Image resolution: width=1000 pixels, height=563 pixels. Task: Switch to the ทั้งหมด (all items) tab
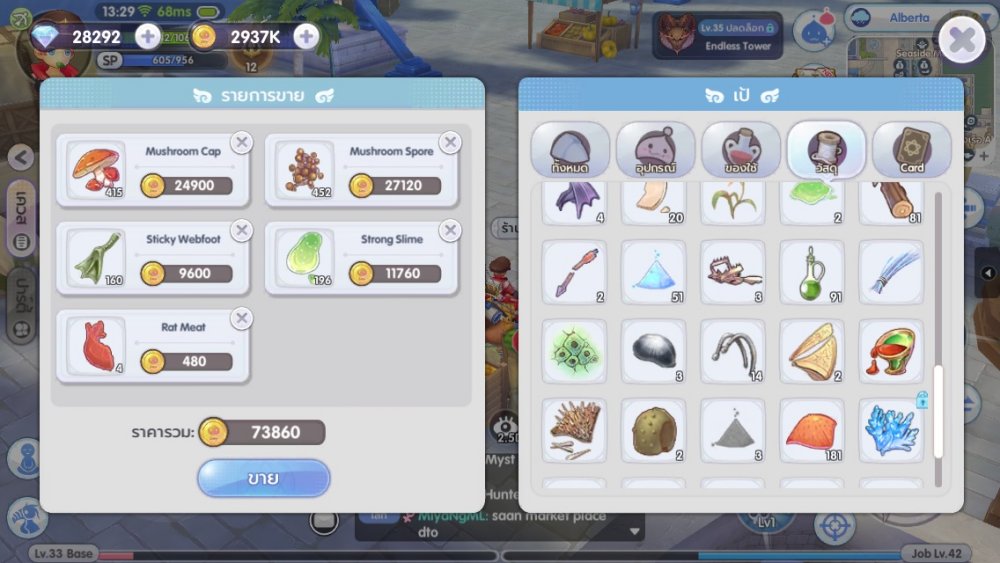click(569, 150)
